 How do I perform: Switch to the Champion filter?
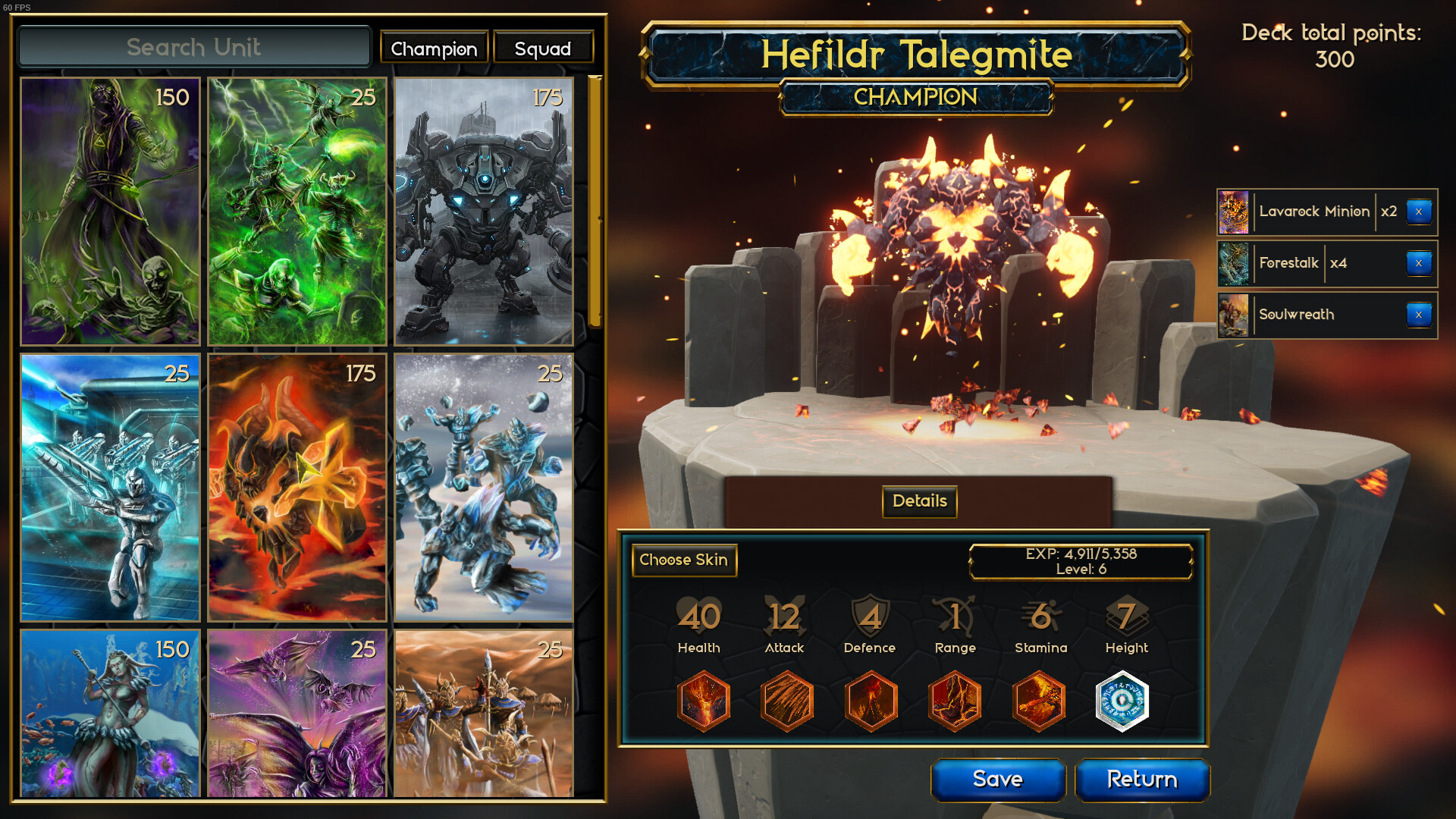click(434, 47)
